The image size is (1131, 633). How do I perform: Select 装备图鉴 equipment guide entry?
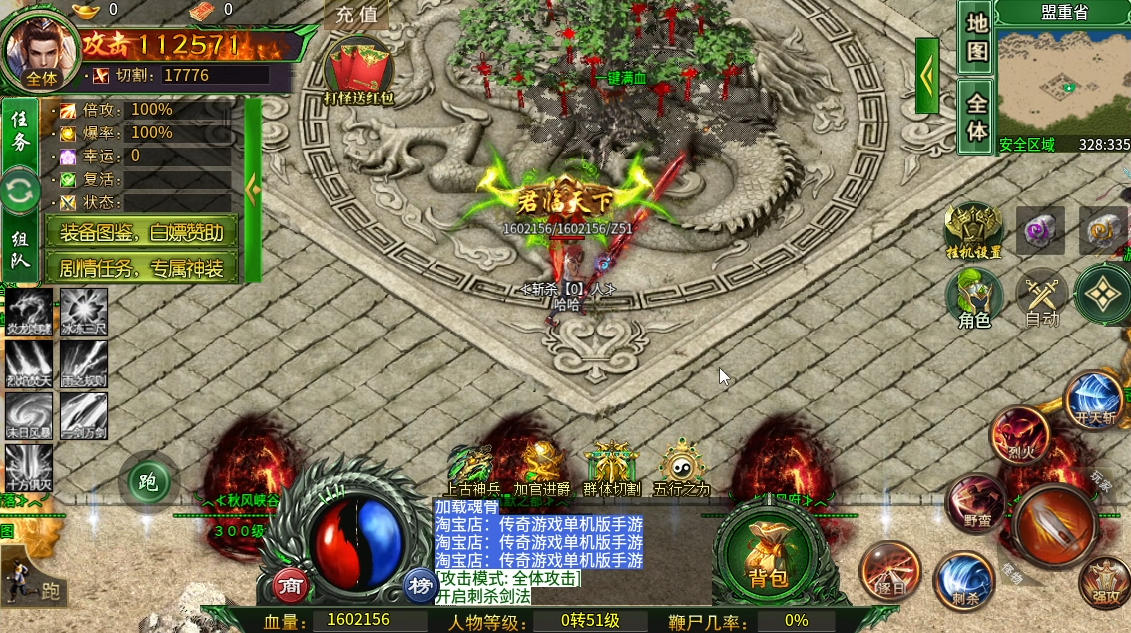141,233
